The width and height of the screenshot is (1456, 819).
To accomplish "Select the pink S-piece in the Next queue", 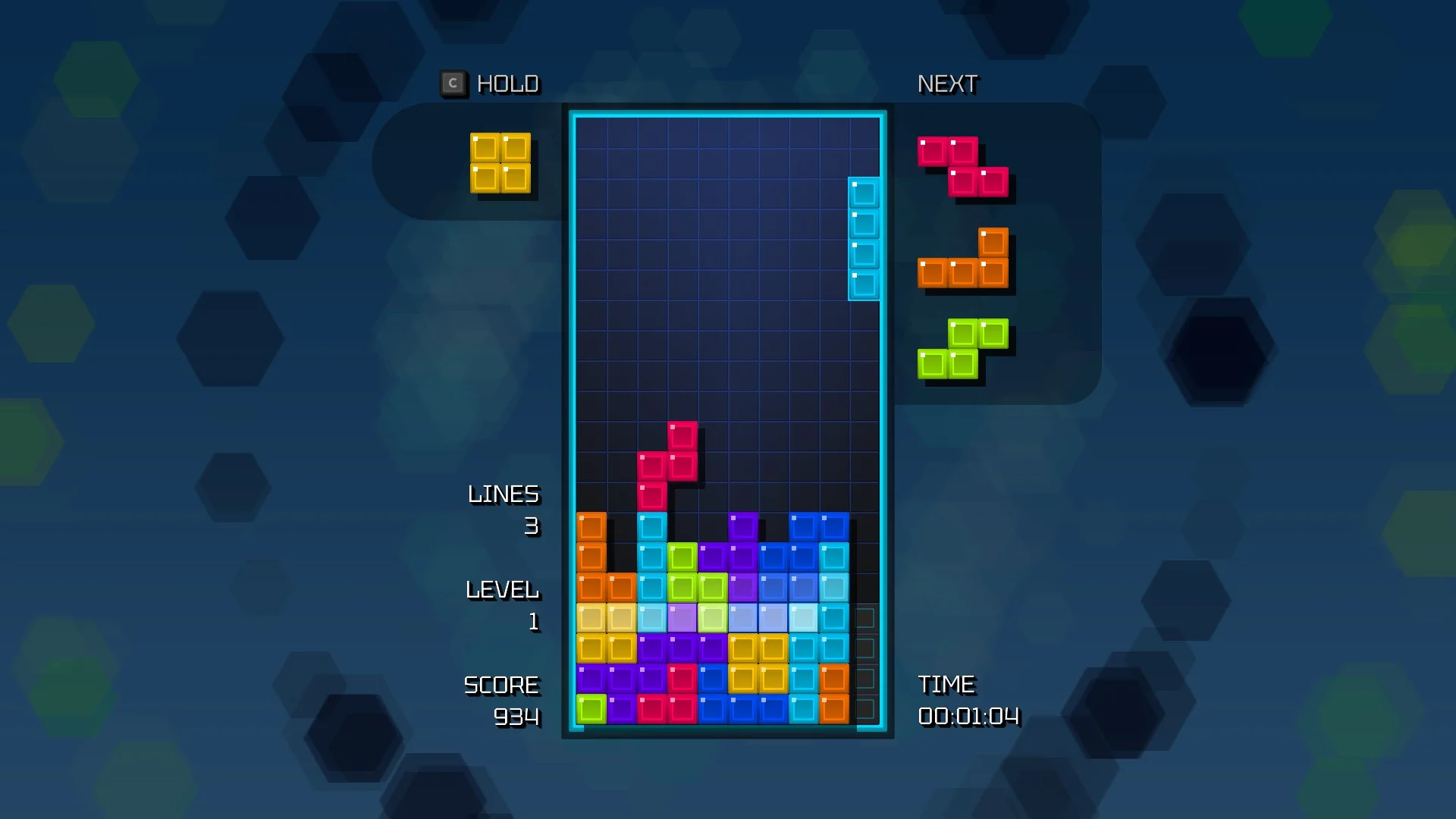I will click(x=963, y=165).
